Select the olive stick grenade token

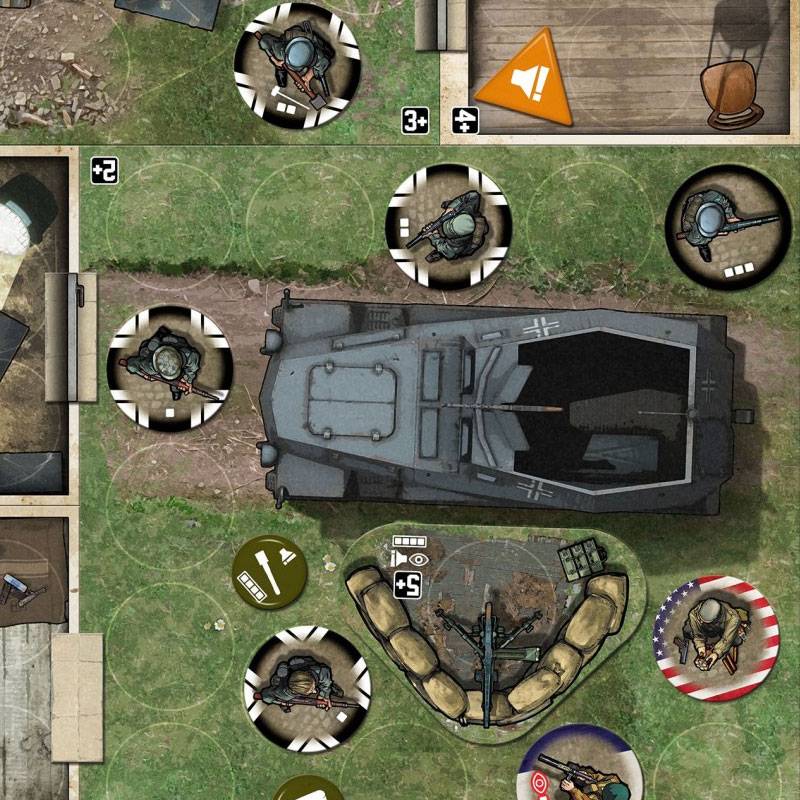270,571
